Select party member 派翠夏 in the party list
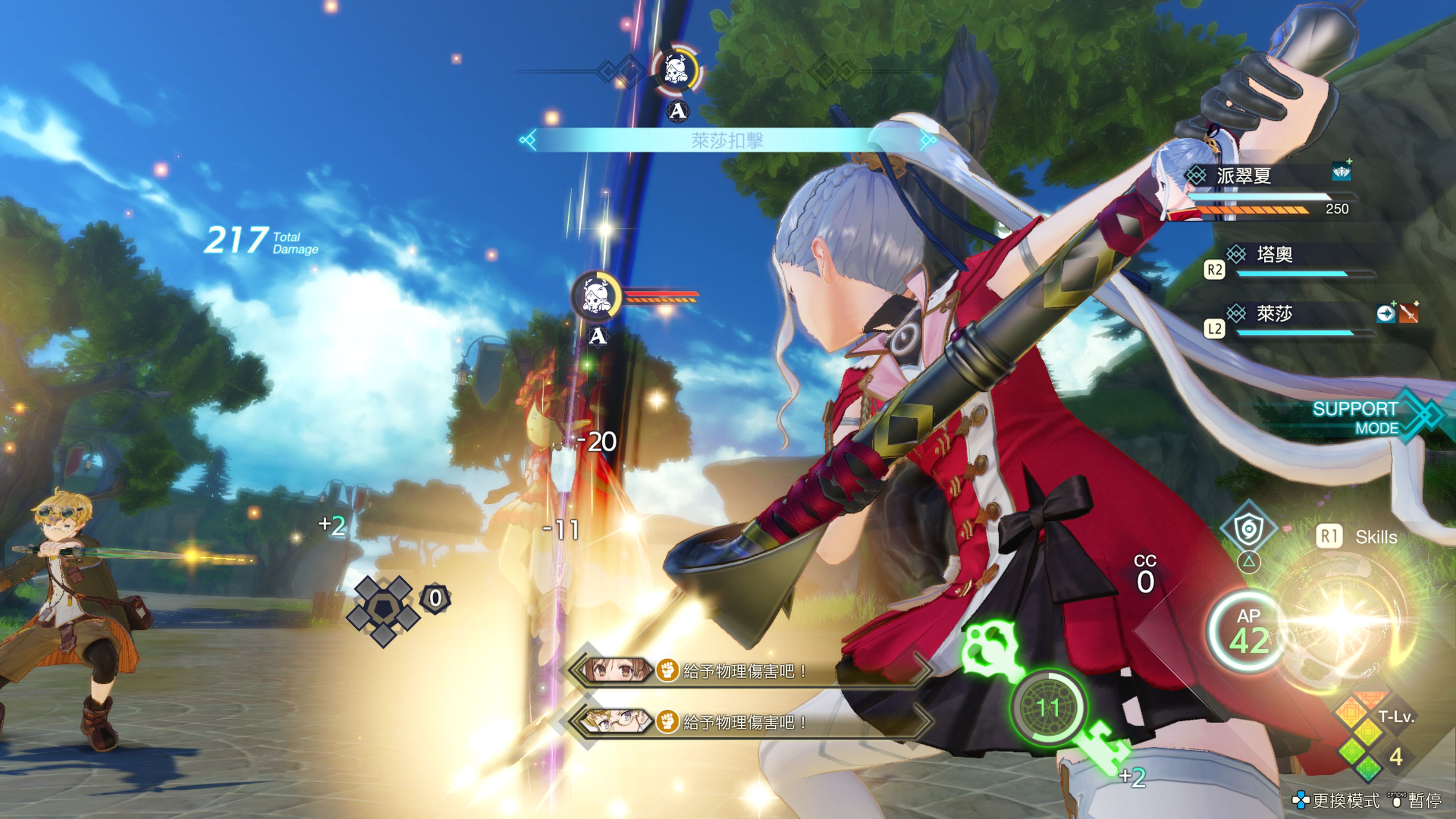This screenshot has width=1456, height=819. tap(1244, 176)
